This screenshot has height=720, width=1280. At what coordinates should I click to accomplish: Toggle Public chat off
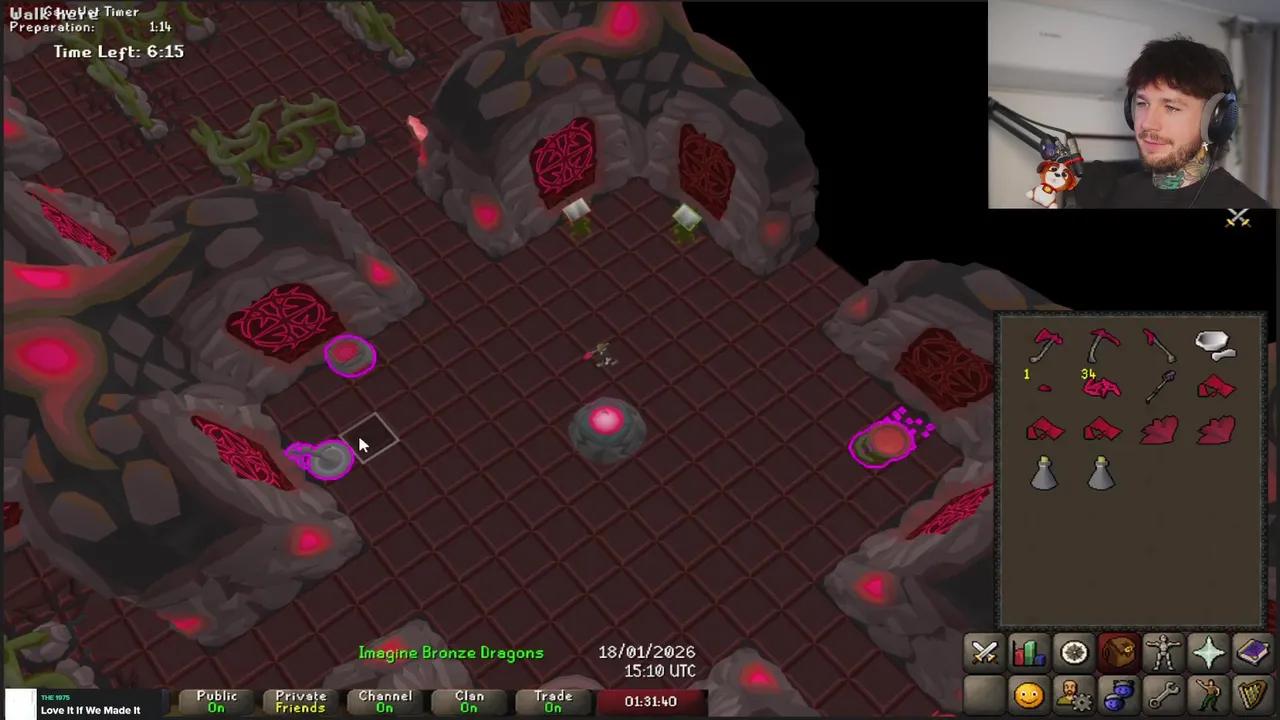pos(216,701)
